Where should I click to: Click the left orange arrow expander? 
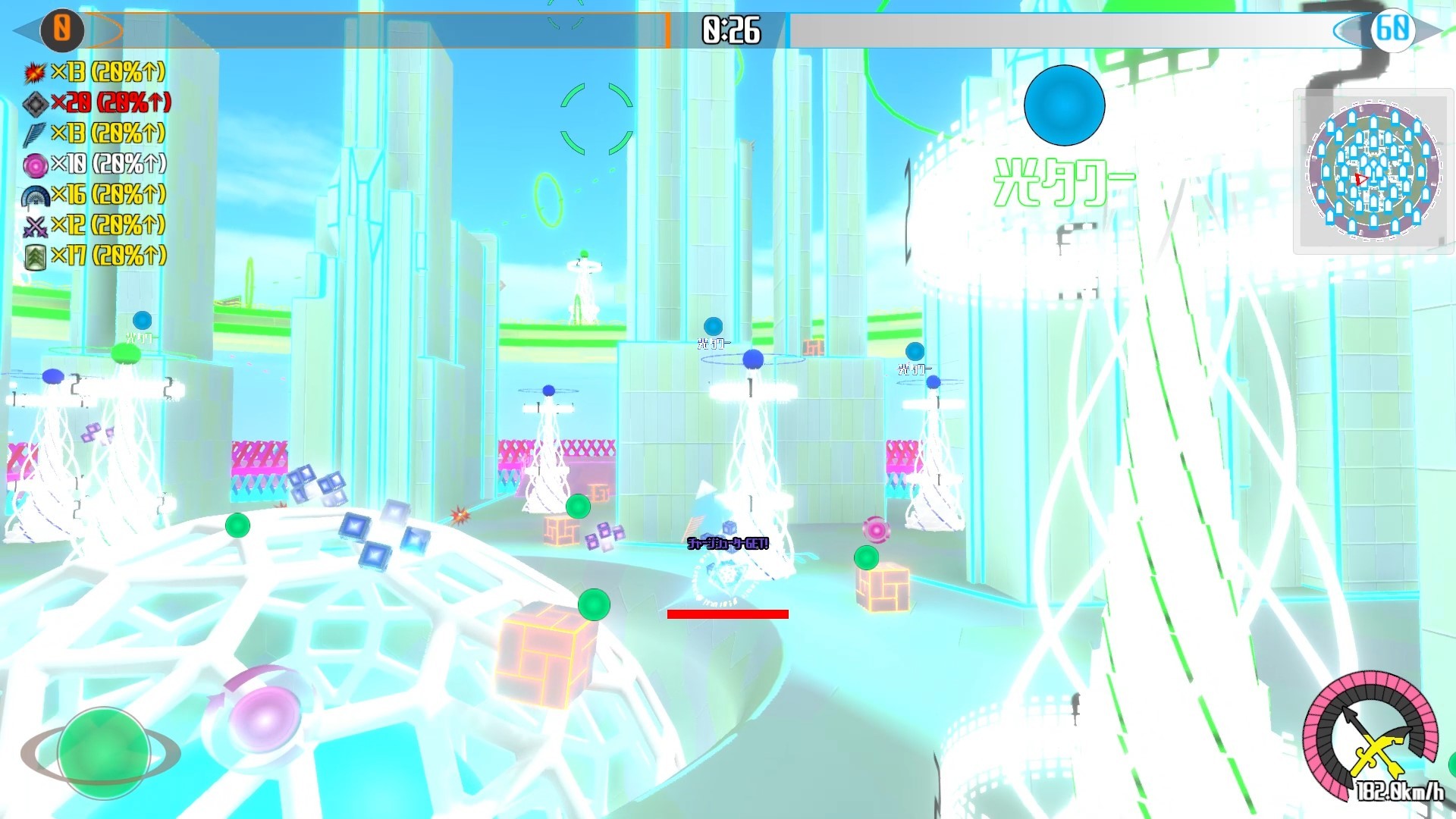(25, 30)
